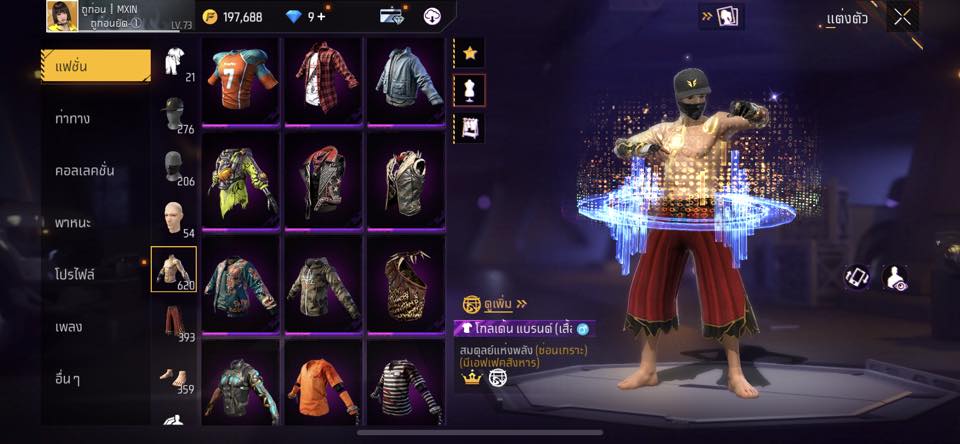Screen dimensions: 960x444
Task: Select the red plaid shirt item
Action: (x=323, y=81)
